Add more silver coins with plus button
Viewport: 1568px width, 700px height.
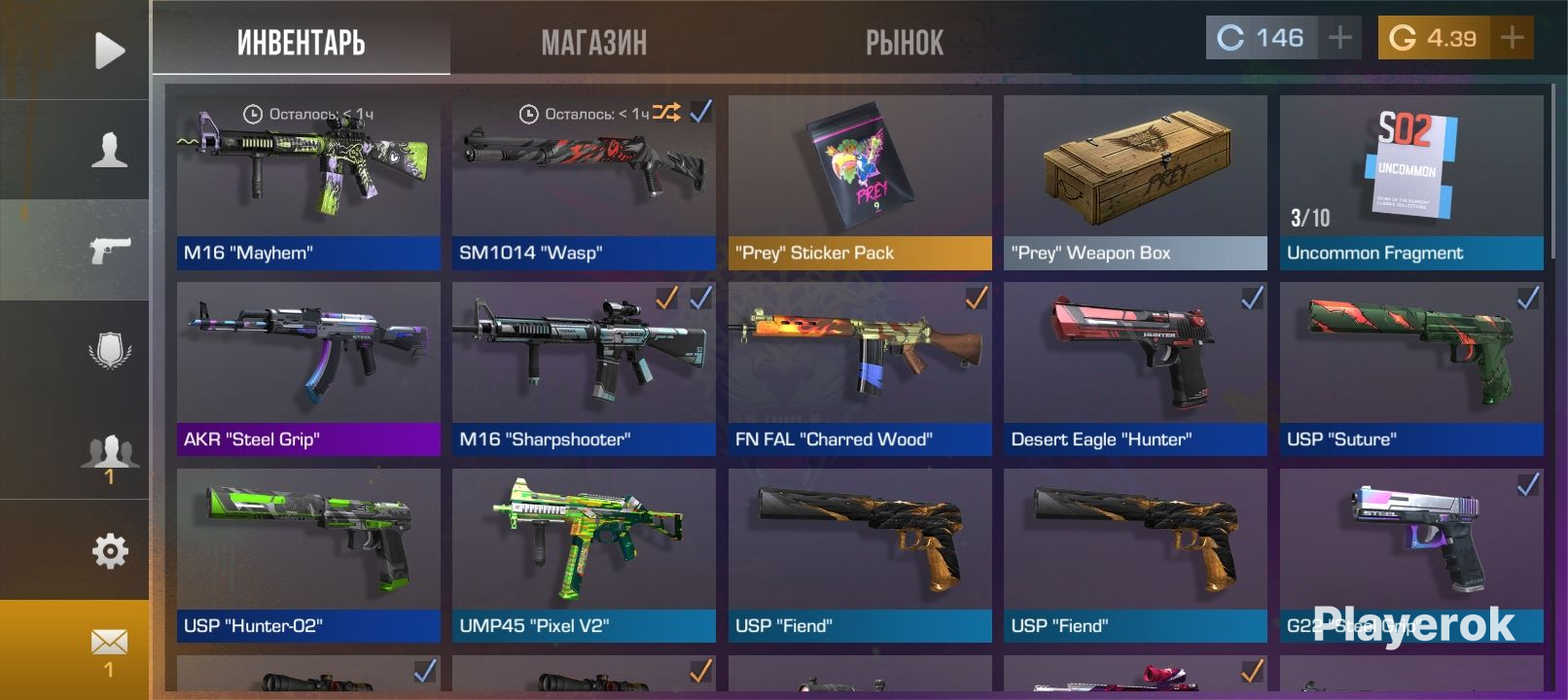coord(1340,38)
